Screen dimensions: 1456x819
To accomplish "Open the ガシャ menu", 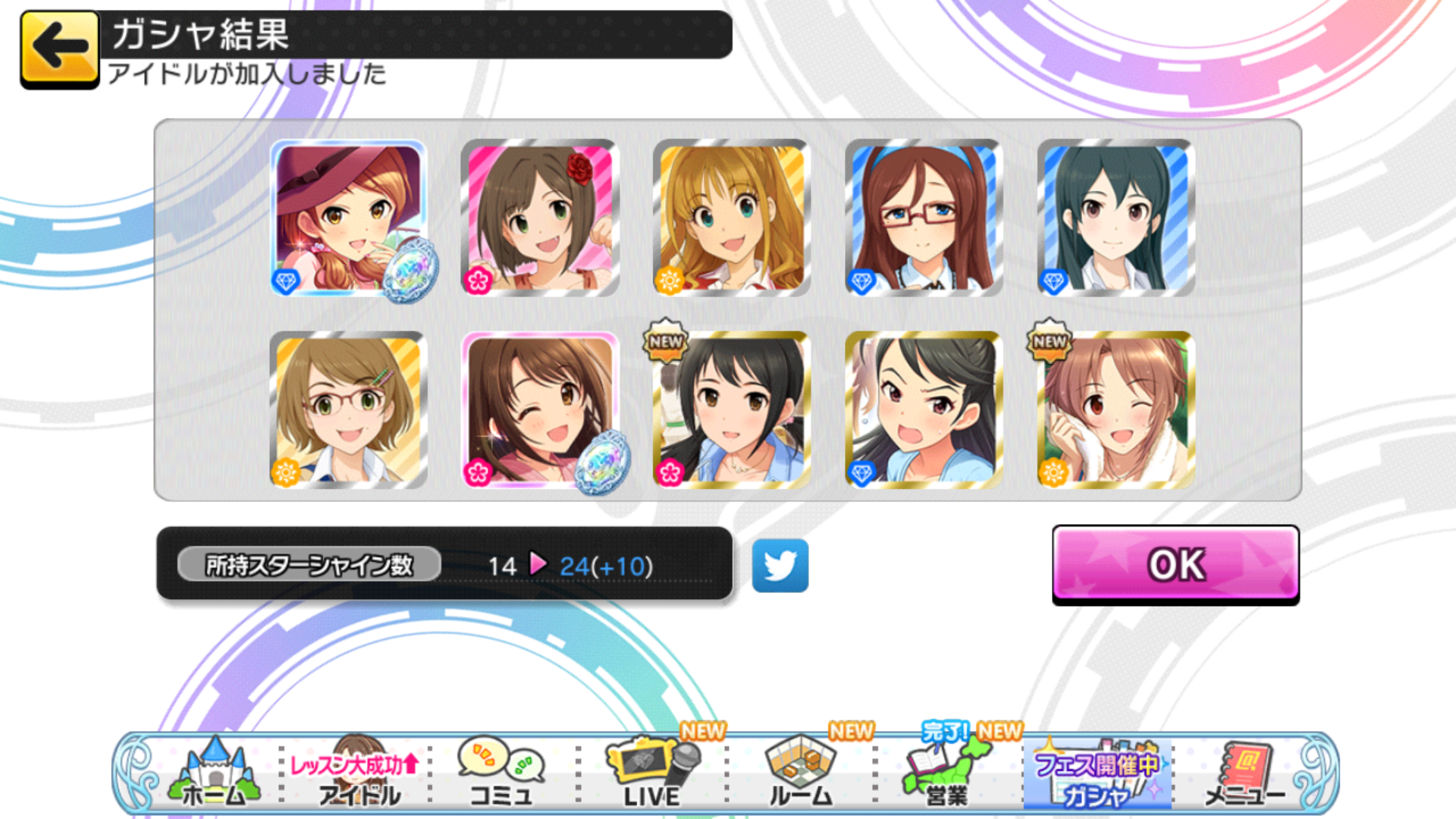I will point(1097,772).
